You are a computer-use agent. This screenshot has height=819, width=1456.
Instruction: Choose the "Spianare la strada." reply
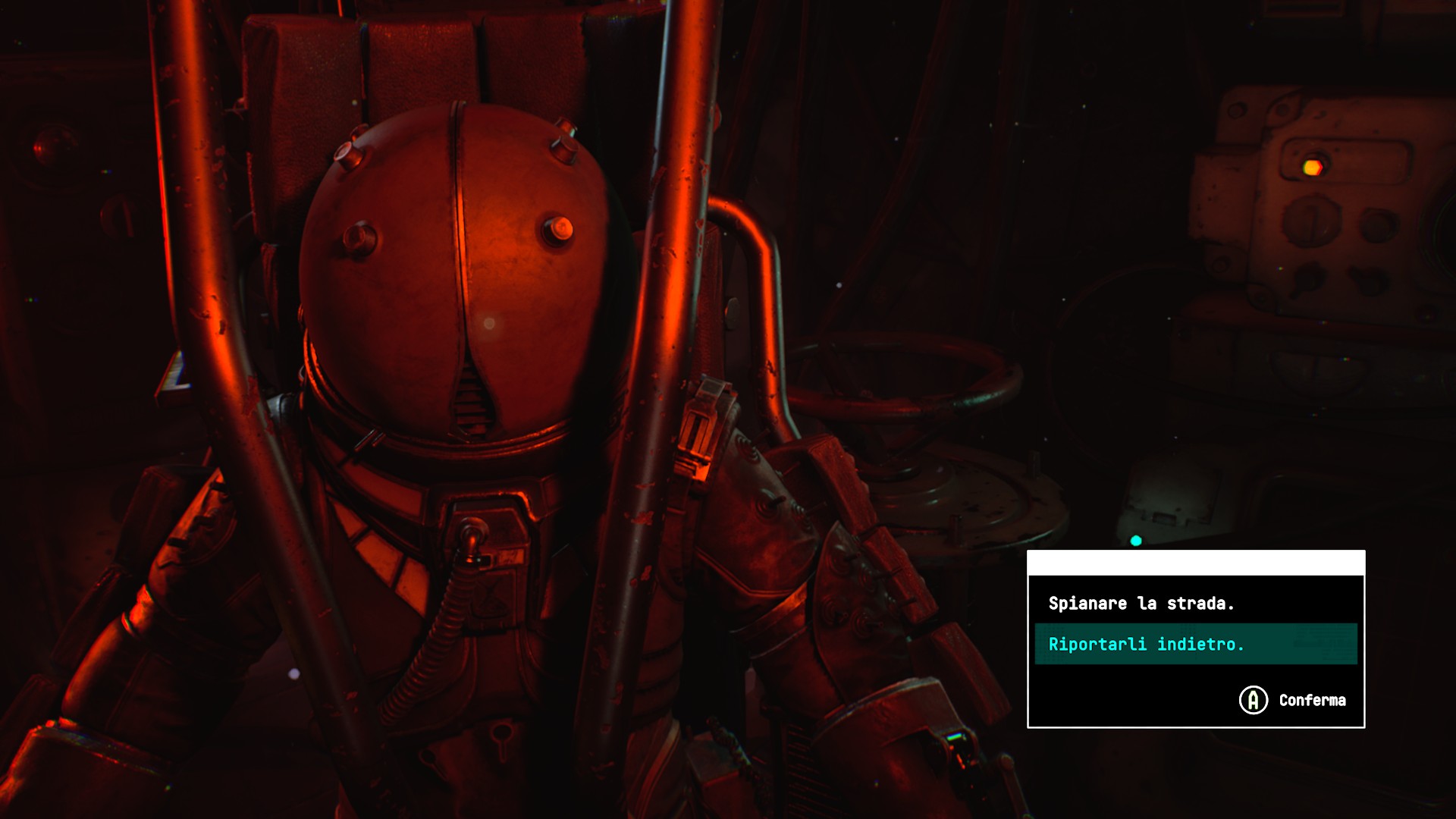pos(1141,604)
